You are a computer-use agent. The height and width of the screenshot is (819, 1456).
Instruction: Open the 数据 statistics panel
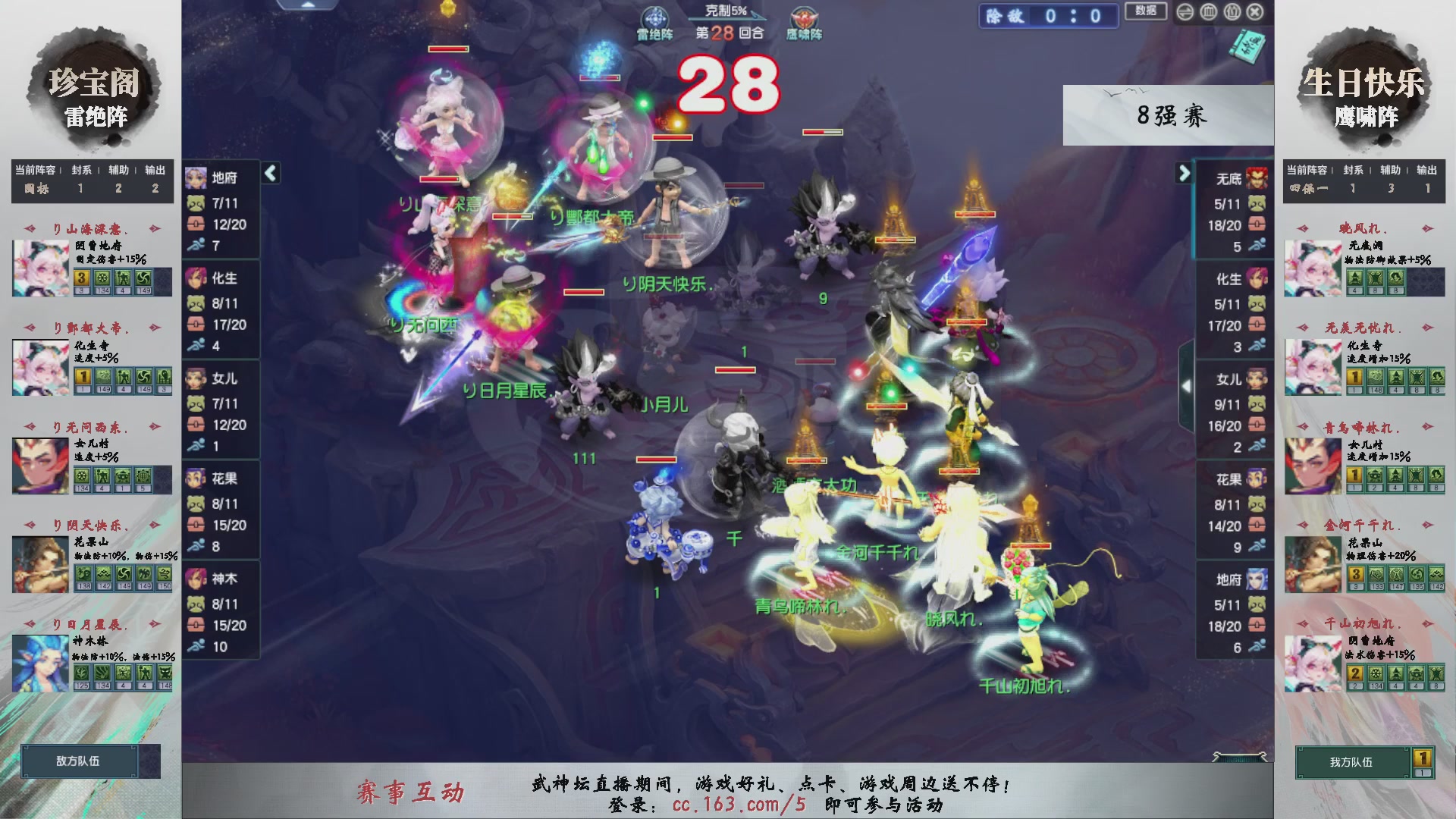tap(1145, 12)
